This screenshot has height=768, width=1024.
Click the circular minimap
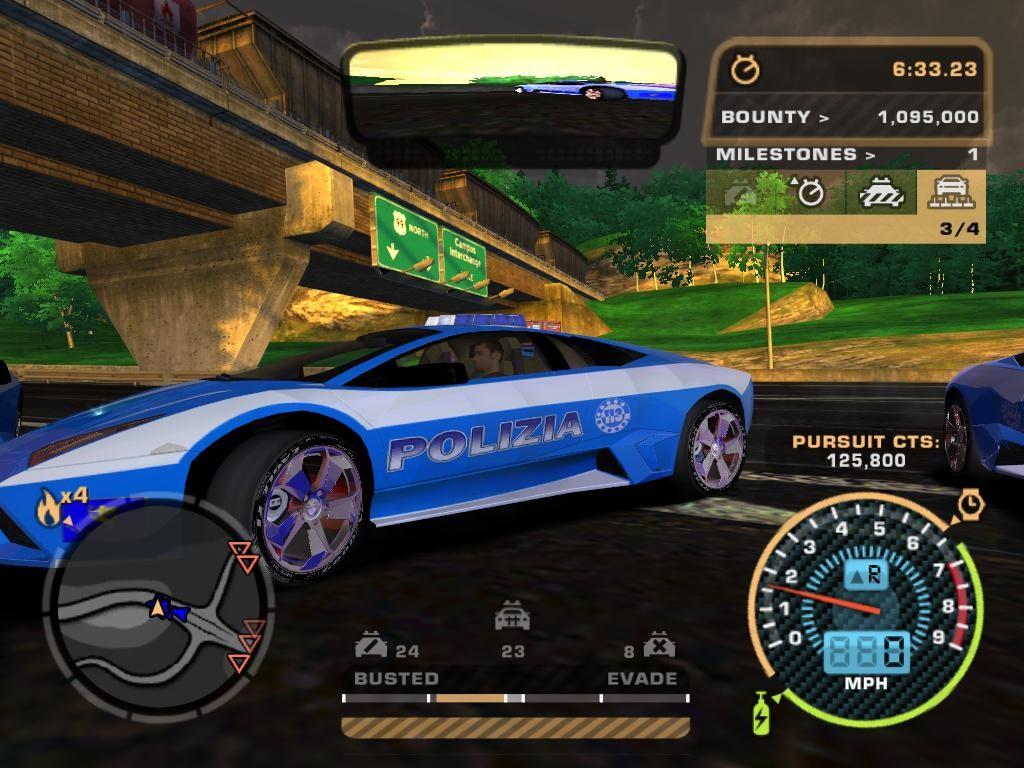point(158,605)
